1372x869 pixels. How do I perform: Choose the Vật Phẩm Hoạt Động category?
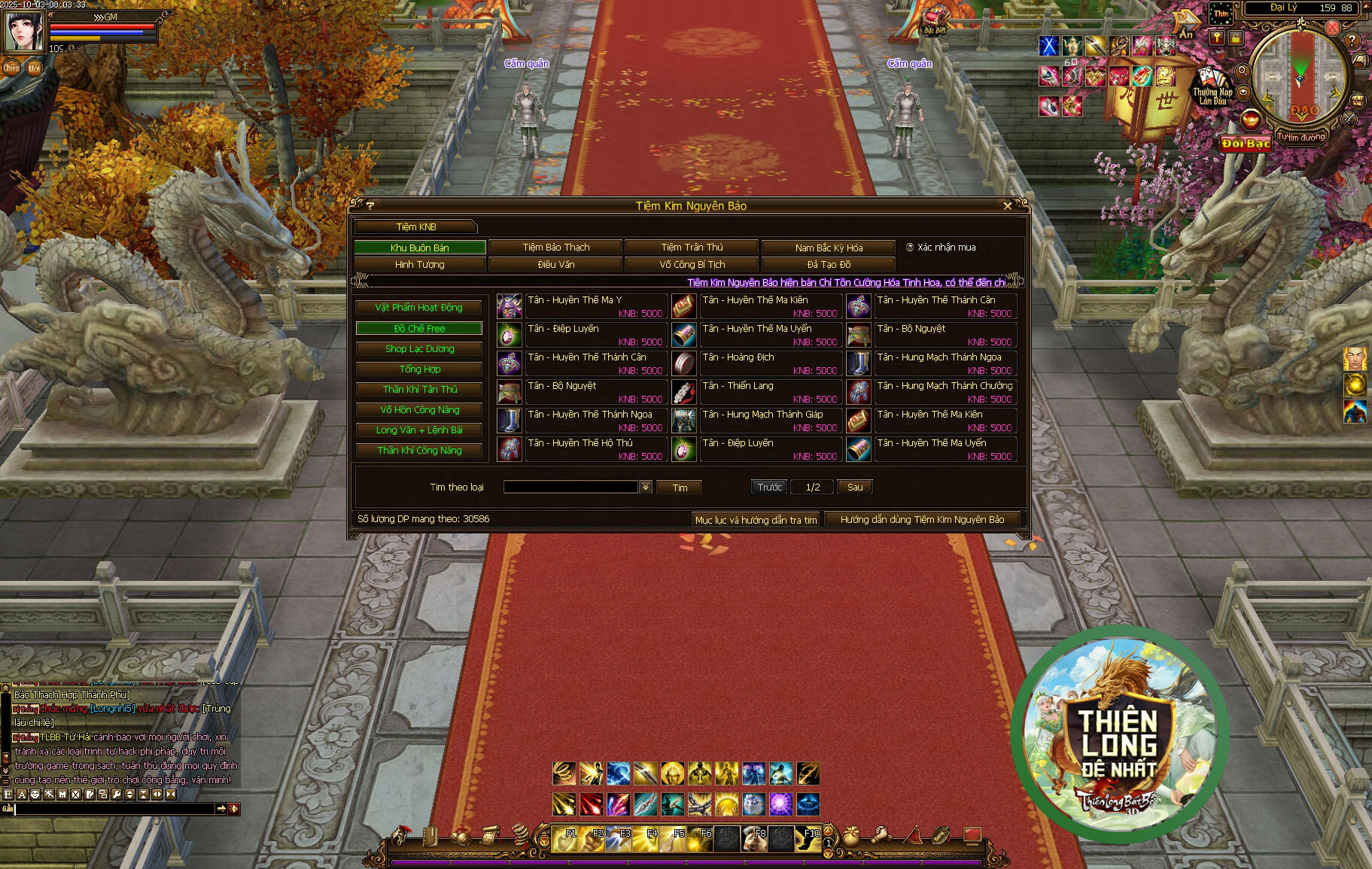tap(418, 308)
